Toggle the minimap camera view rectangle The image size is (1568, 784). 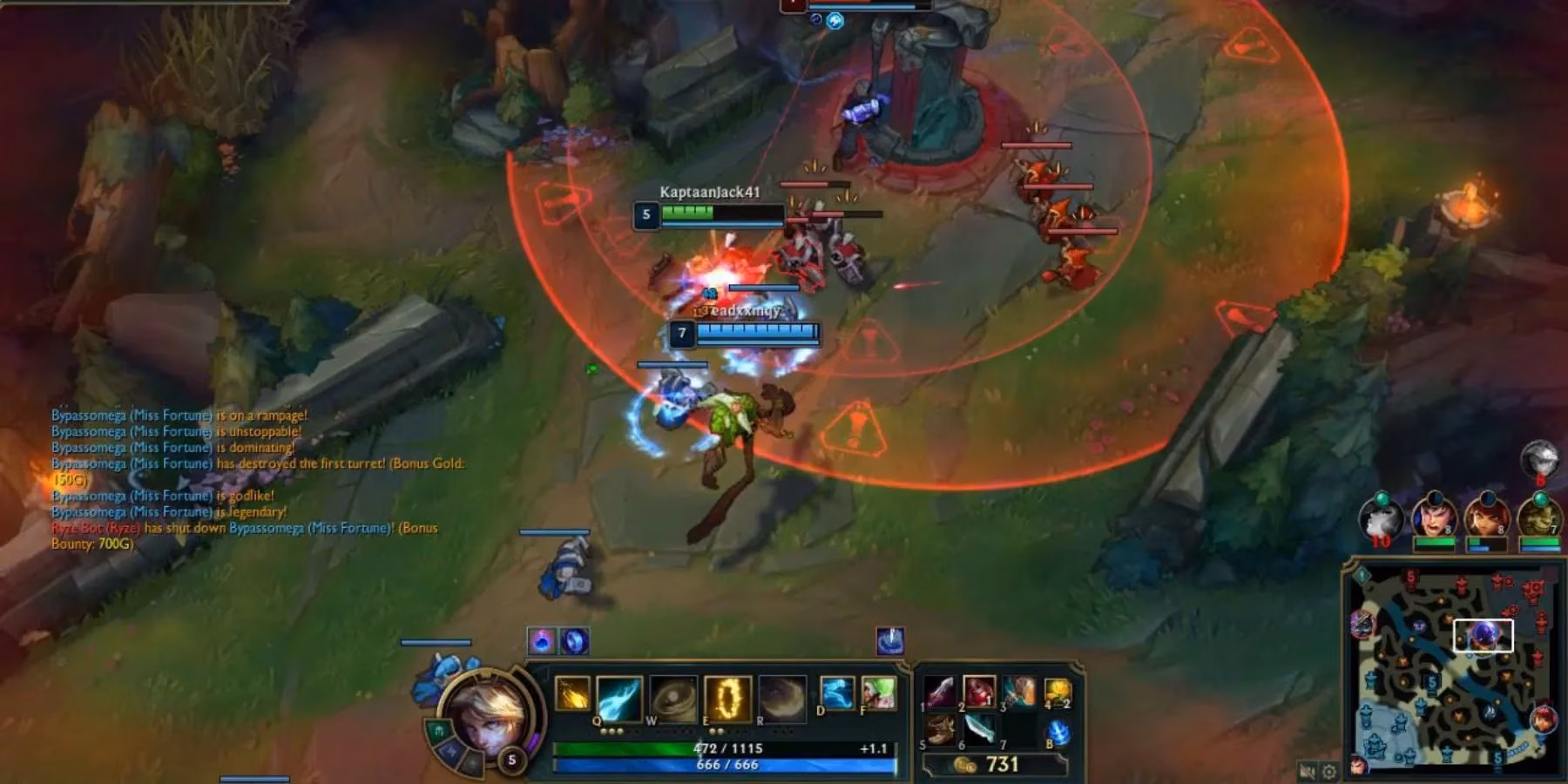point(1484,635)
